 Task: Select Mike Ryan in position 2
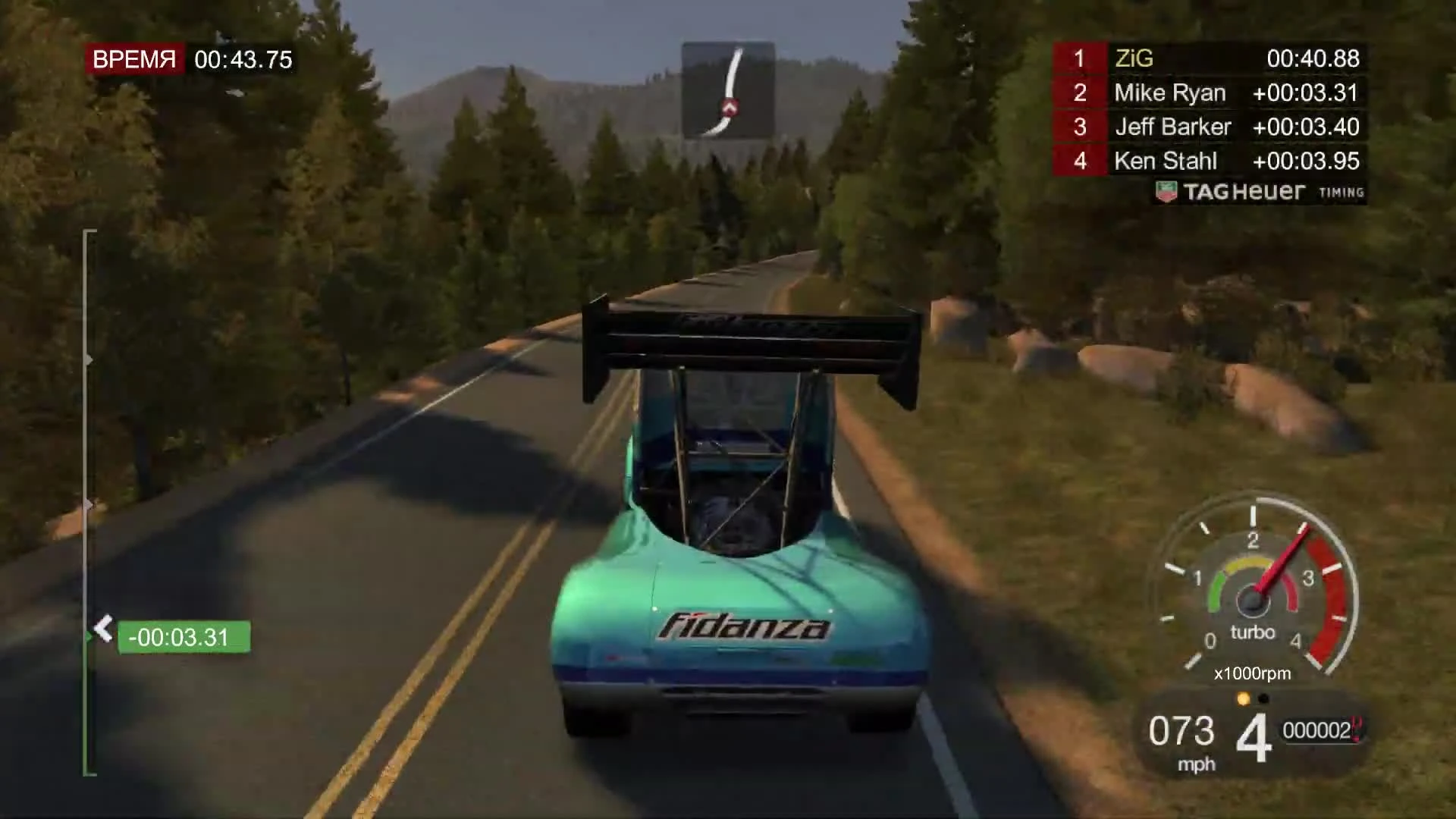[x=1170, y=93]
